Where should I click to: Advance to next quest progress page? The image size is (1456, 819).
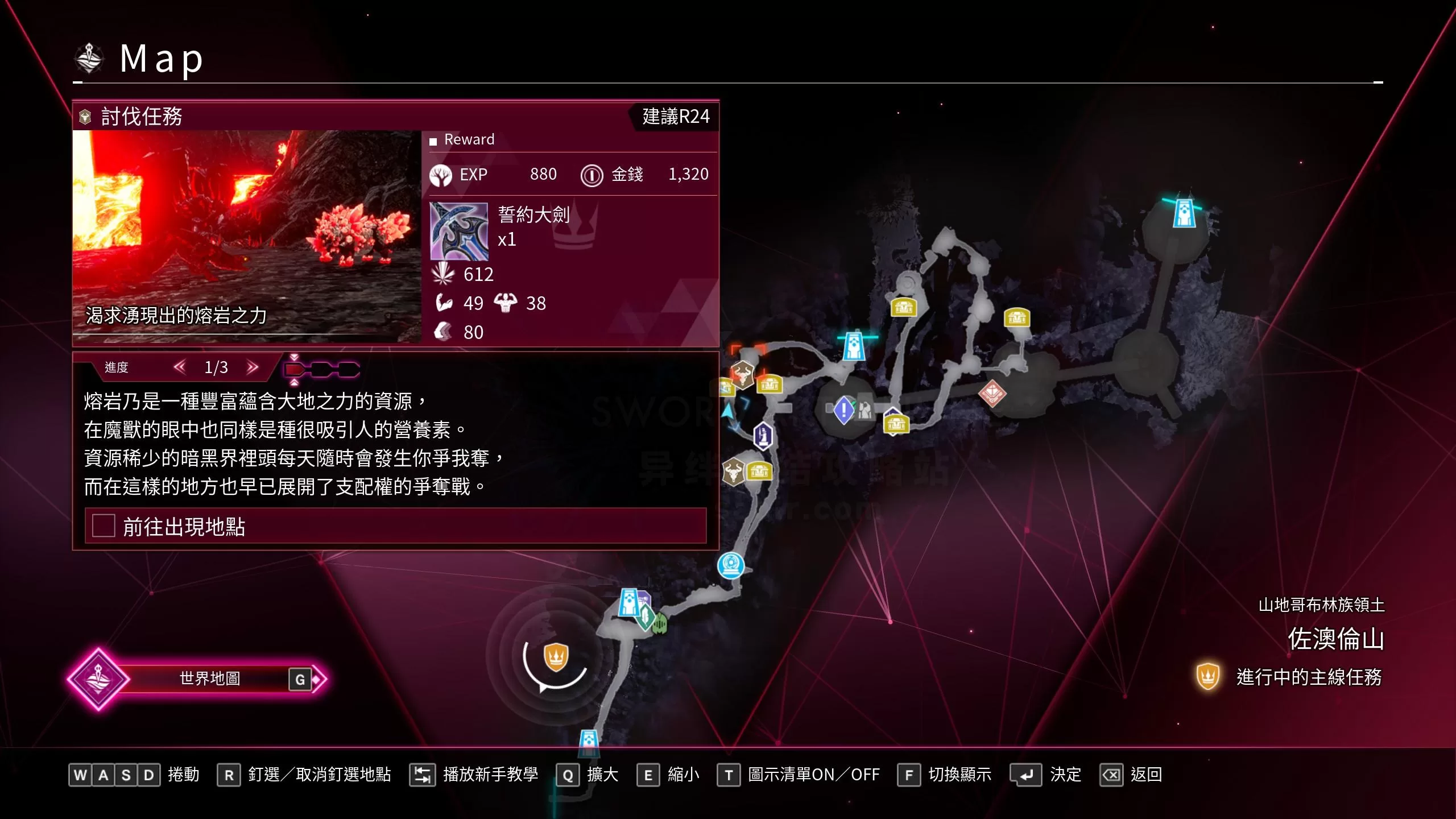point(253,367)
